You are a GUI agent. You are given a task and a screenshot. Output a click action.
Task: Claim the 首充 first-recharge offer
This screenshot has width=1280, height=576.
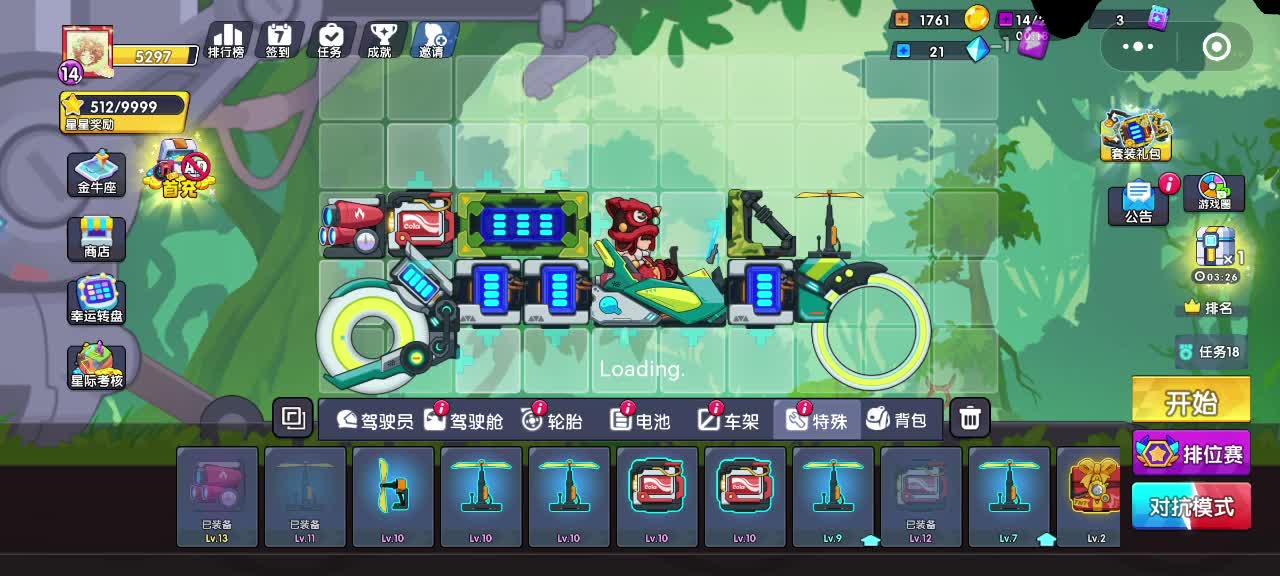pos(180,168)
